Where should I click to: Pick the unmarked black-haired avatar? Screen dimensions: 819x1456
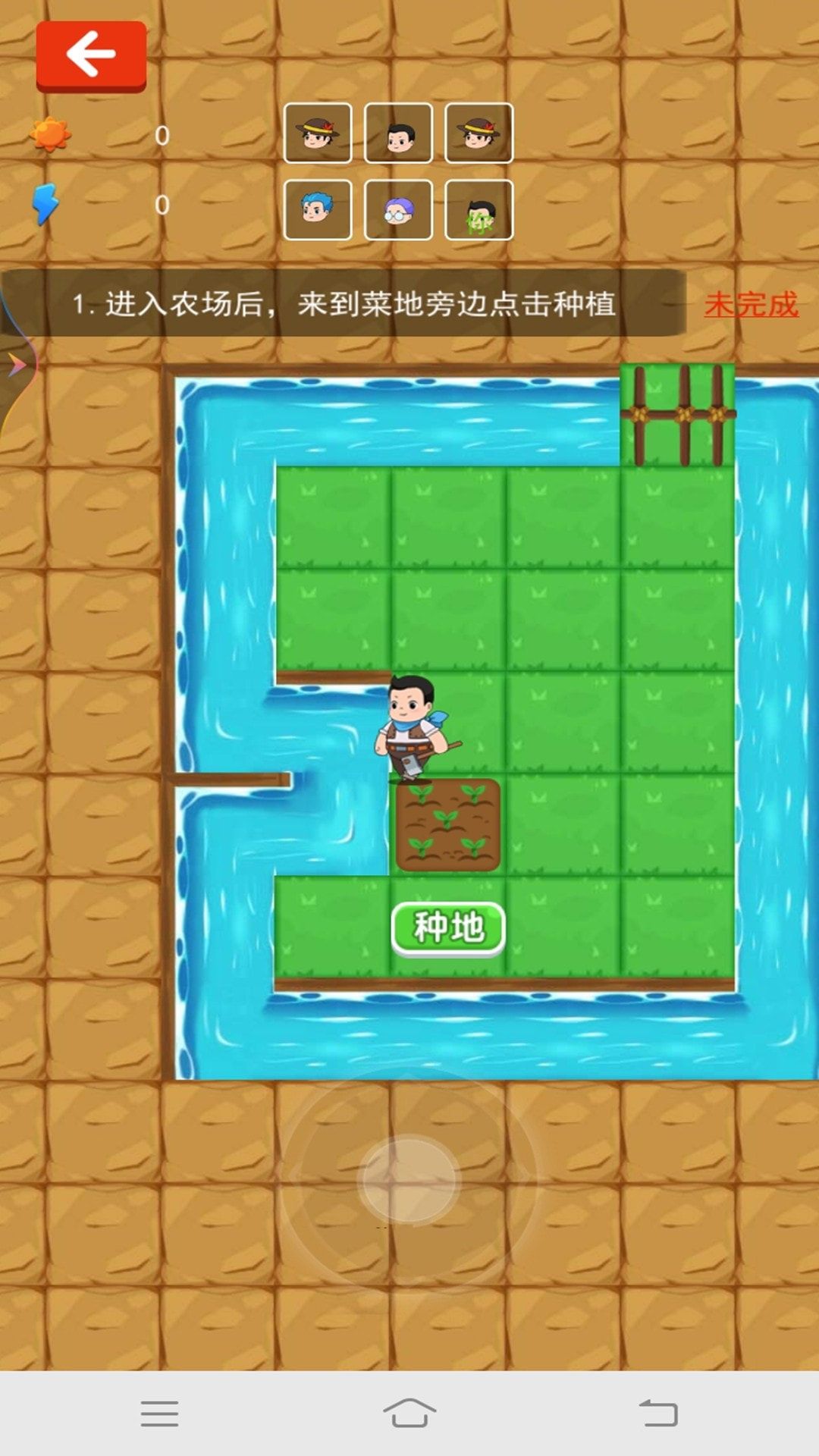click(x=398, y=133)
